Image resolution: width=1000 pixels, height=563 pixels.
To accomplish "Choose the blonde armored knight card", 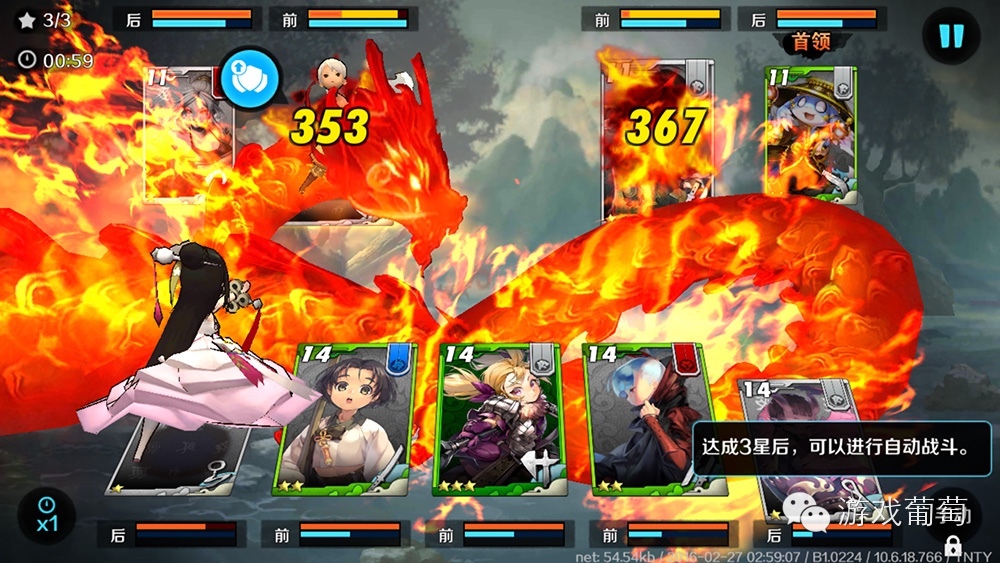I will pyautogui.click(x=499, y=420).
